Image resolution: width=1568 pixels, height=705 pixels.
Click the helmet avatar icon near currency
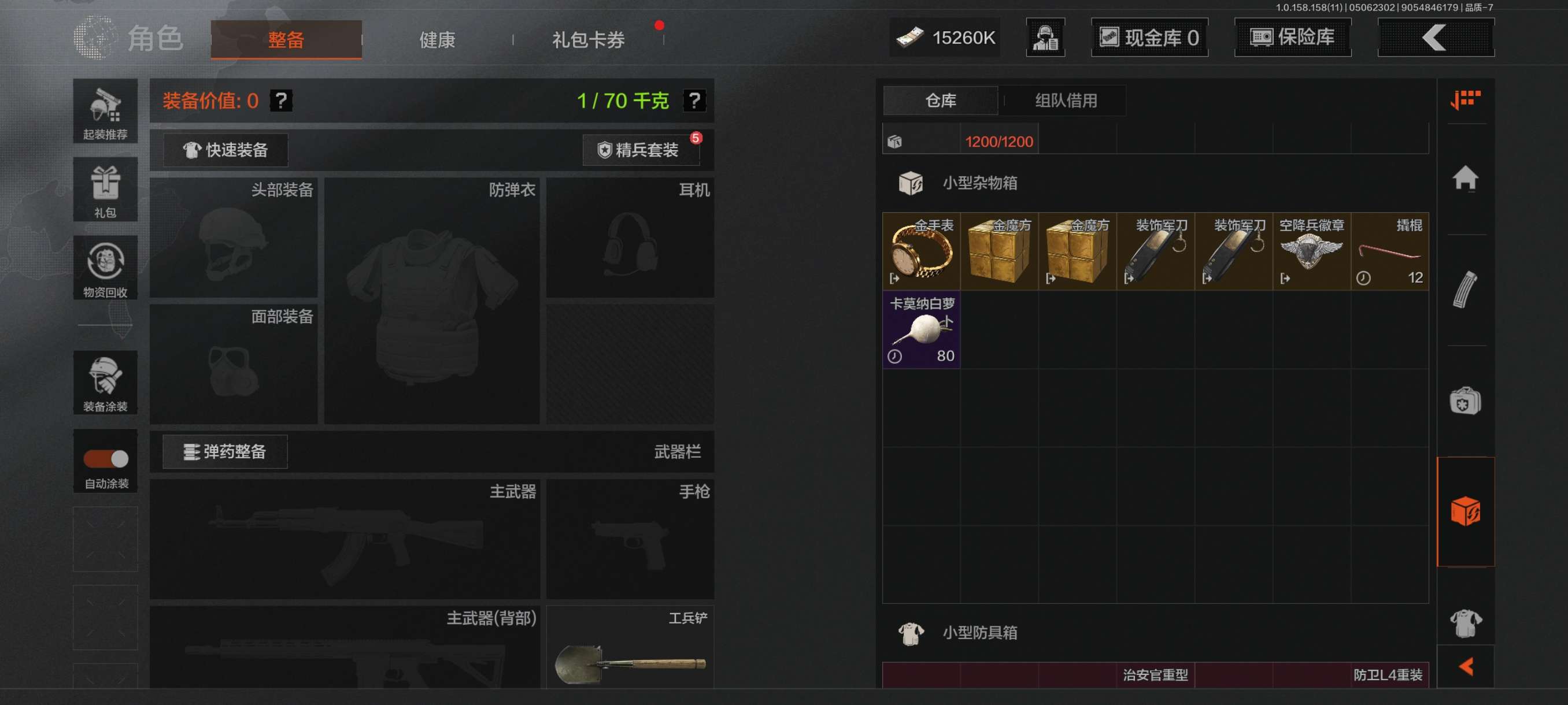coord(1045,38)
